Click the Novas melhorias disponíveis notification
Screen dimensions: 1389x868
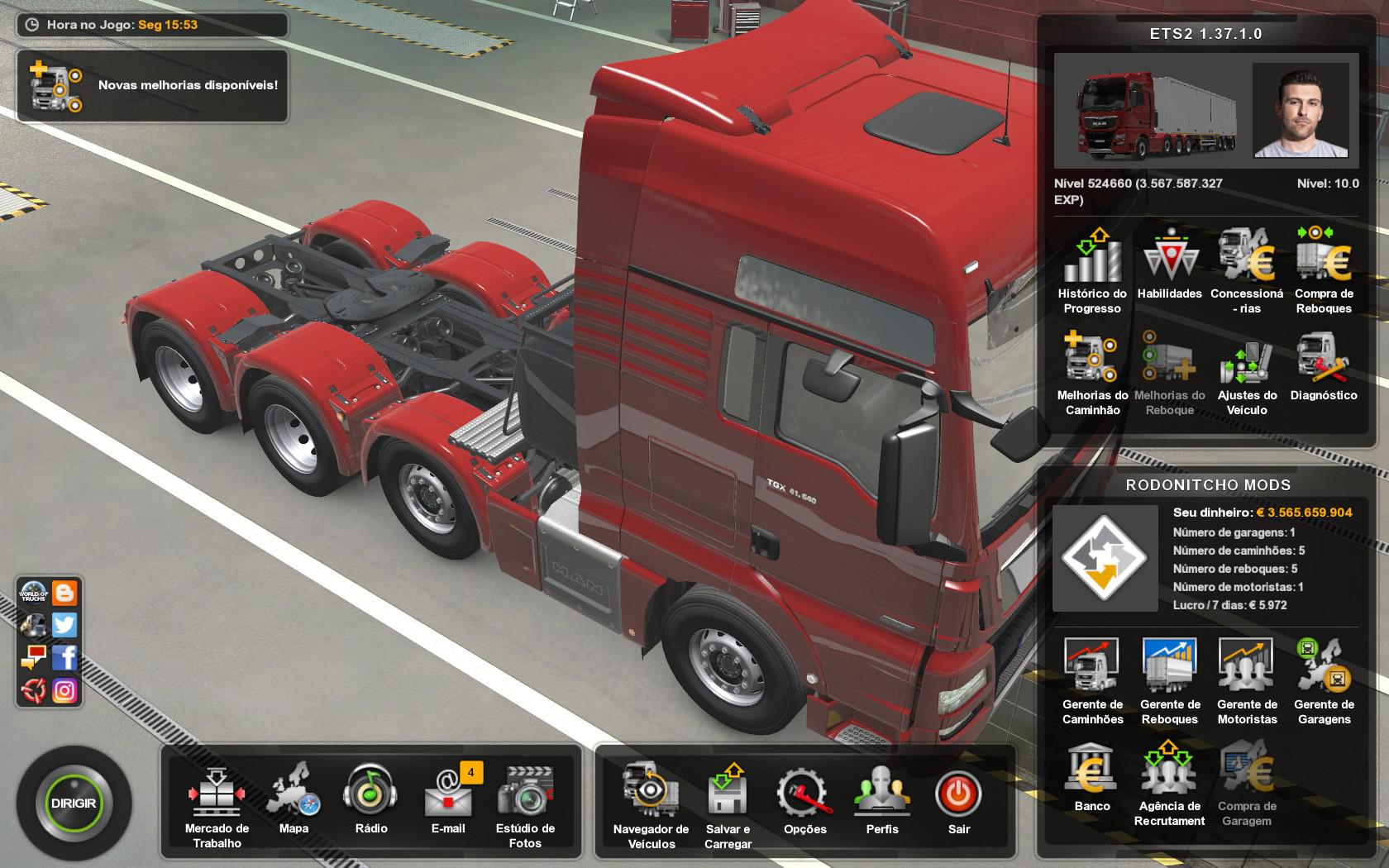tap(153, 86)
